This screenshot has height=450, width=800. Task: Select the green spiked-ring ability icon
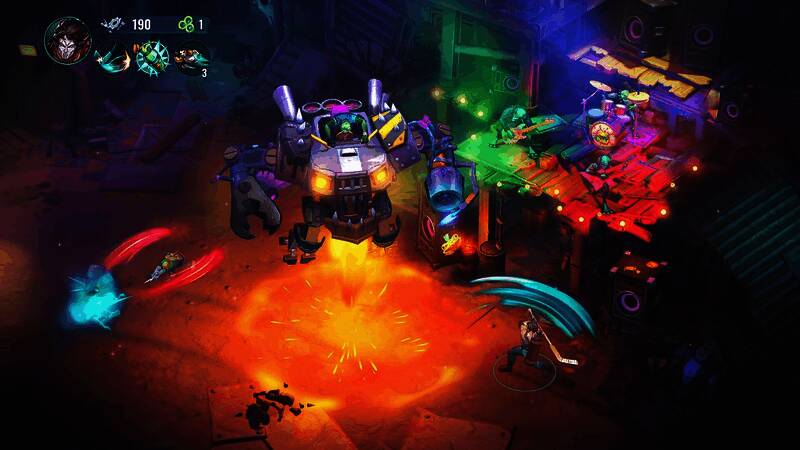(152, 56)
